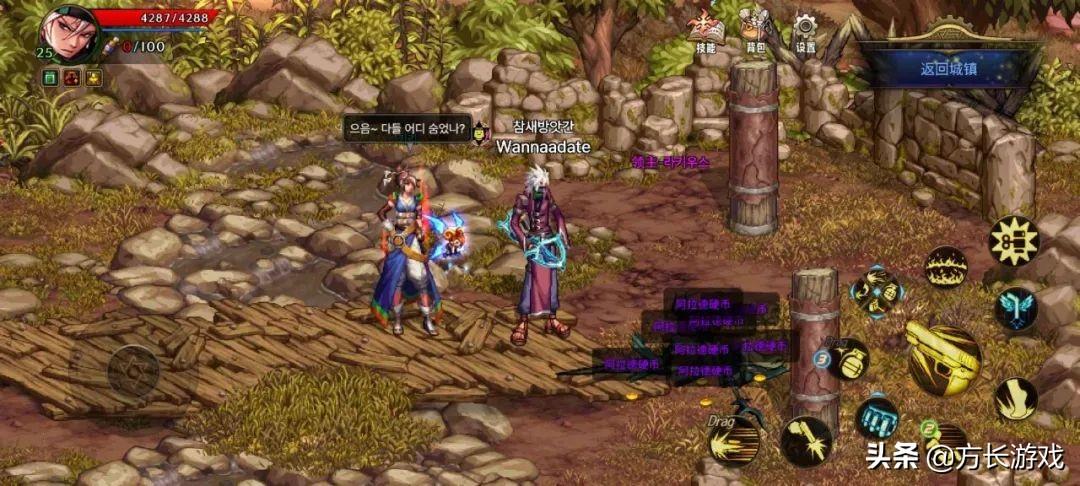Tap the player character portrait
1080x486 pixels.
70,31
